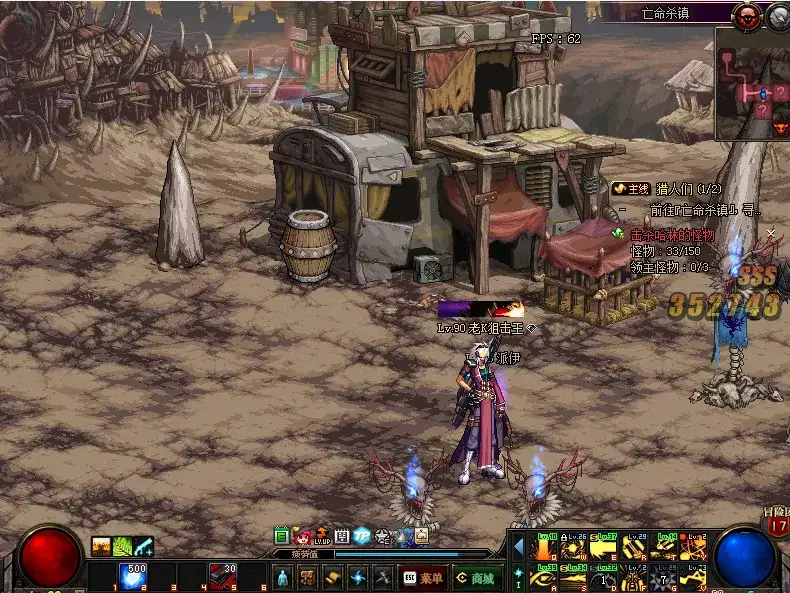
Task: Click the skill bar left arrow expander
Action: tap(518, 547)
